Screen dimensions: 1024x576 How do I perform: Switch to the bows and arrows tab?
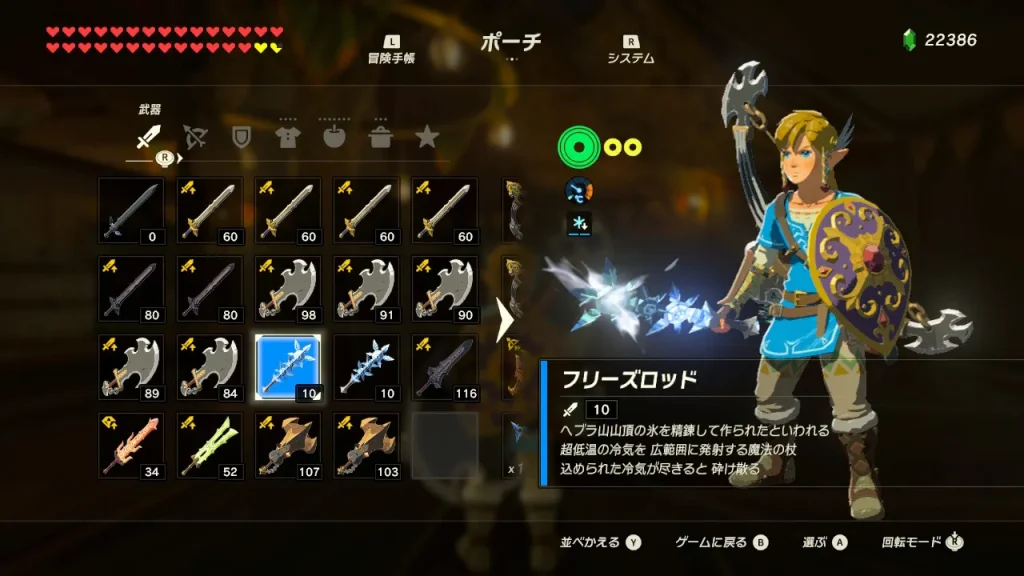[195, 137]
